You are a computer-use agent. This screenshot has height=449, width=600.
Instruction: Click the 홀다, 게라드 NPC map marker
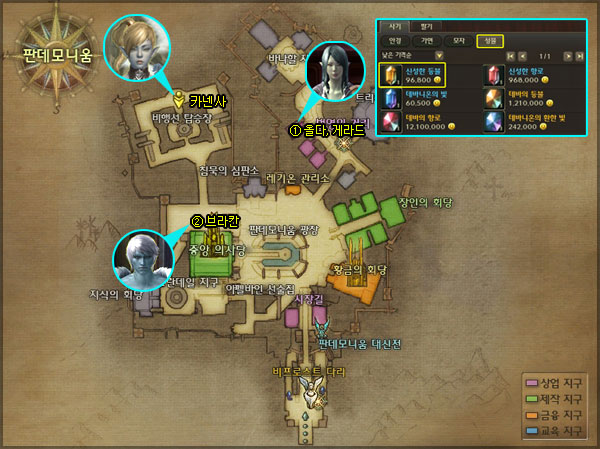tap(296, 130)
